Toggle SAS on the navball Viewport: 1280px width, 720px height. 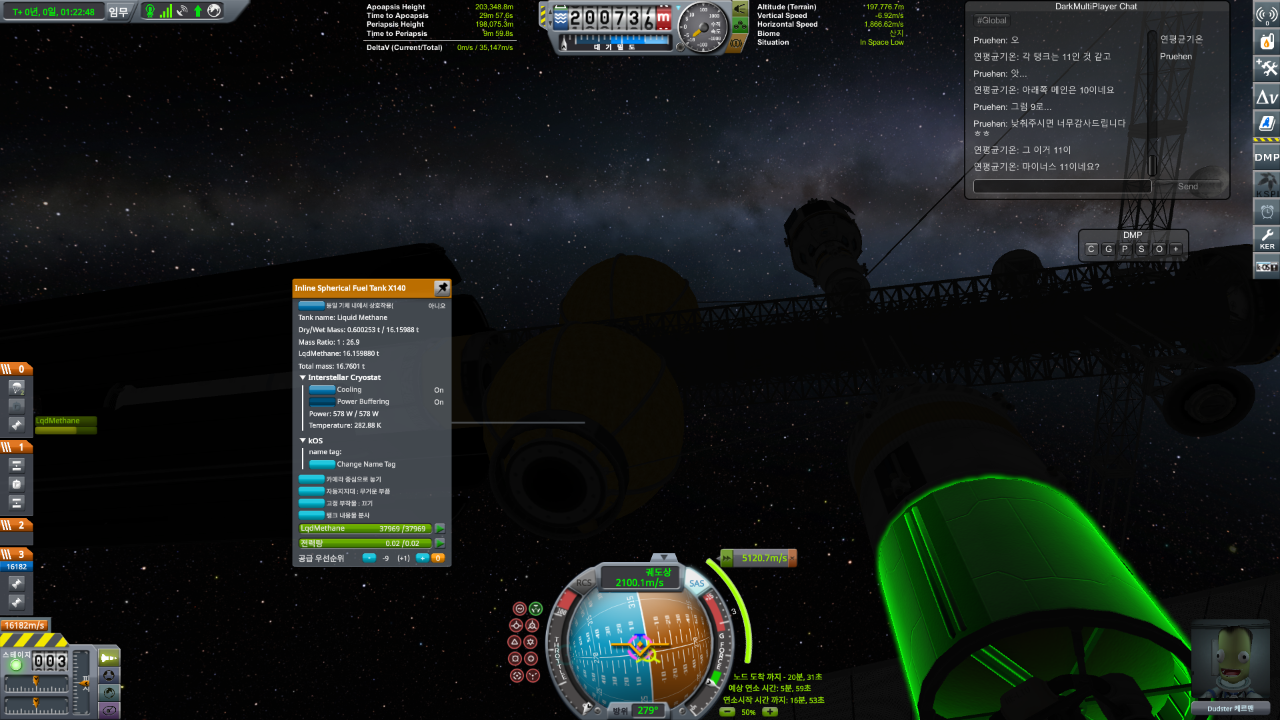[x=697, y=583]
